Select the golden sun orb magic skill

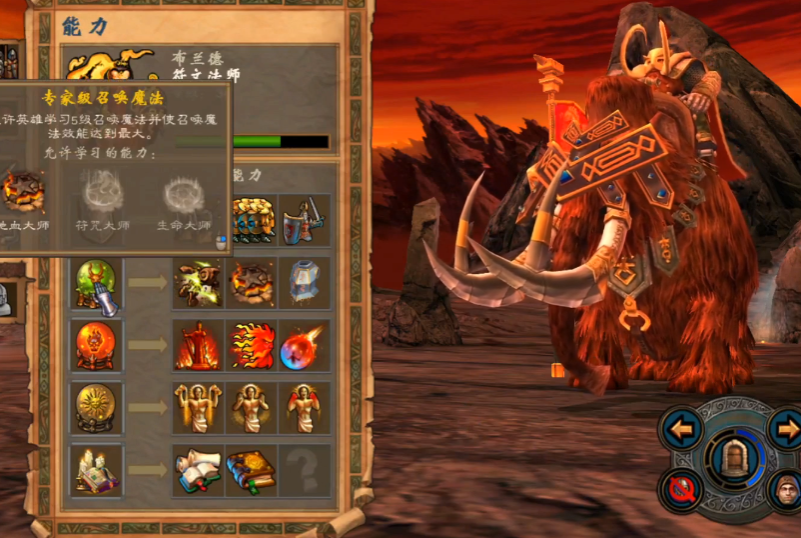coord(97,407)
